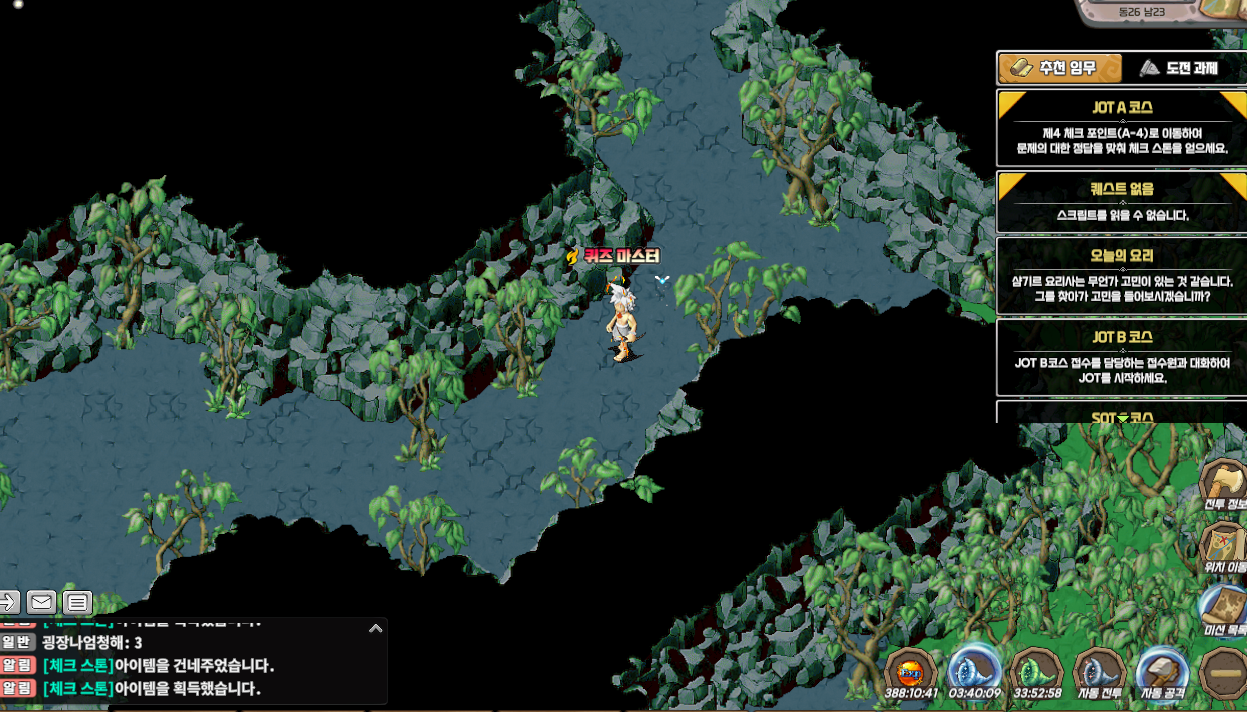1247x712 pixels.
Task: Select the blue horn buff icon
Action: tap(974, 672)
